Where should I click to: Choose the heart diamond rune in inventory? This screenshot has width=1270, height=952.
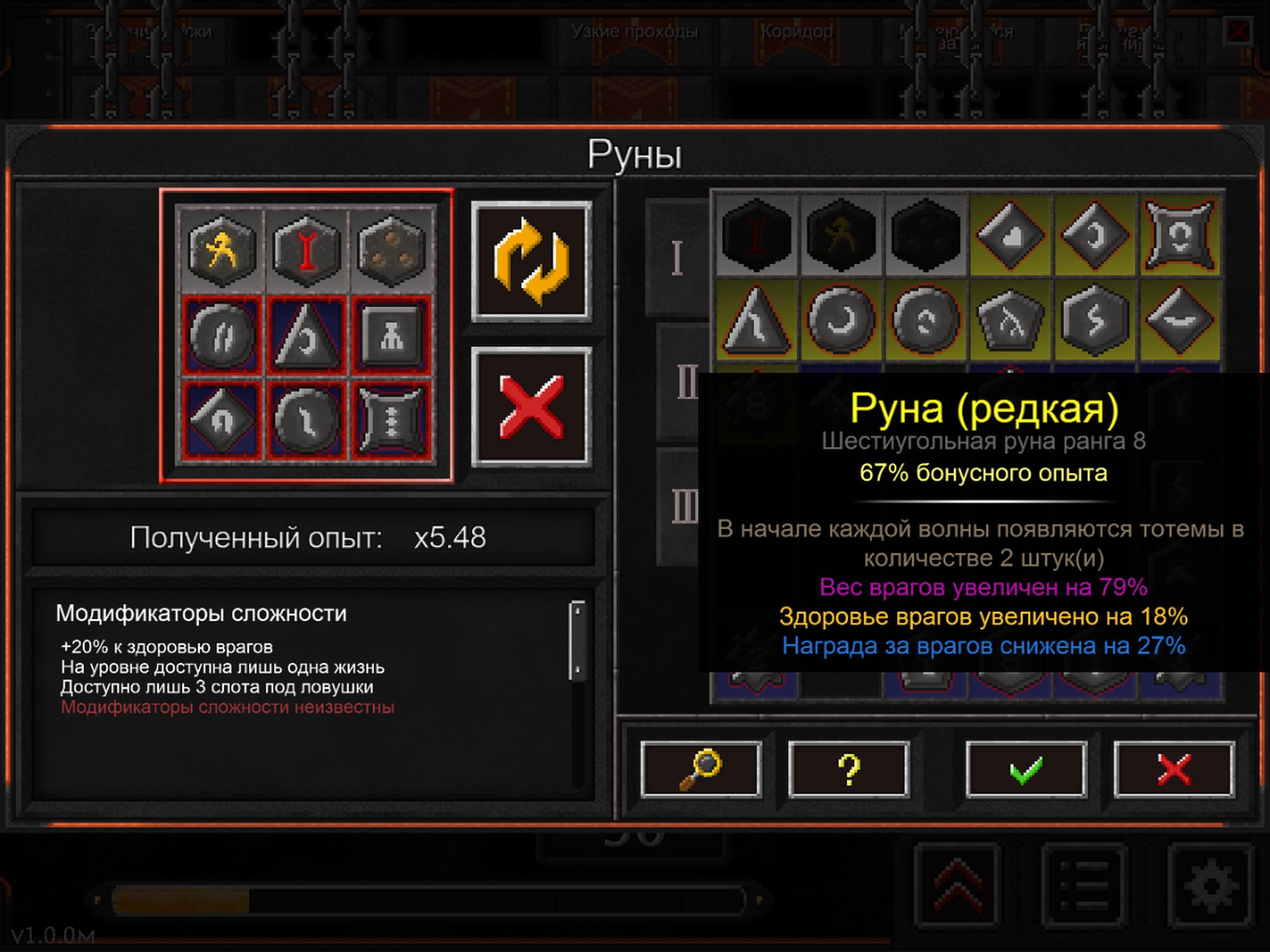(x=1011, y=235)
